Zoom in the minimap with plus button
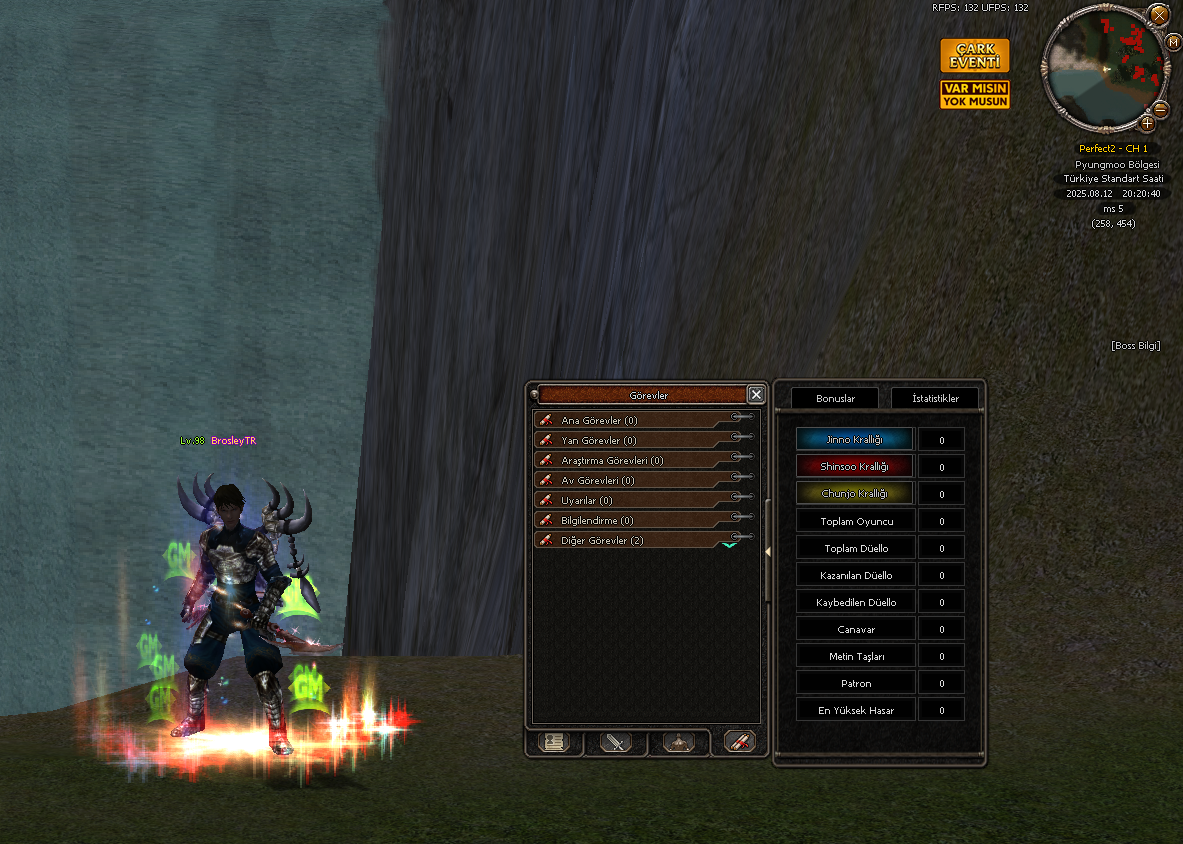Screen dimensions: 1183x844 1146,123
